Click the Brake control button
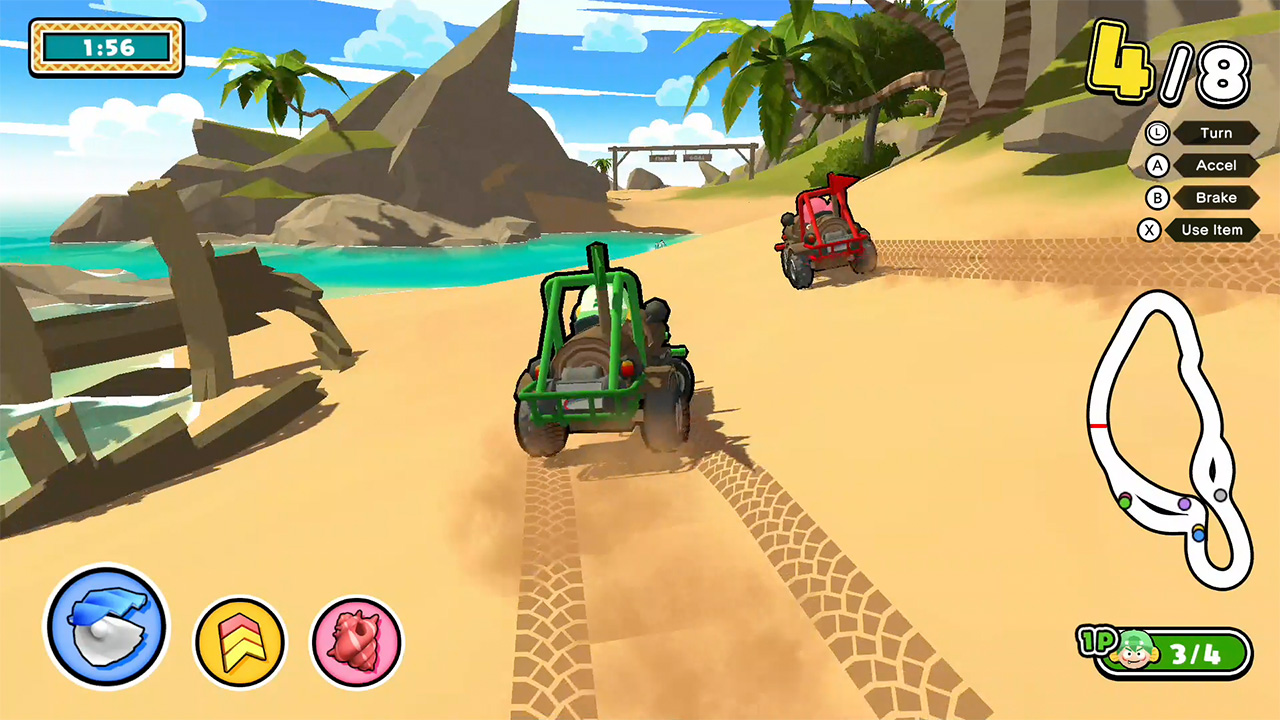The width and height of the screenshot is (1280, 720). [1216, 197]
